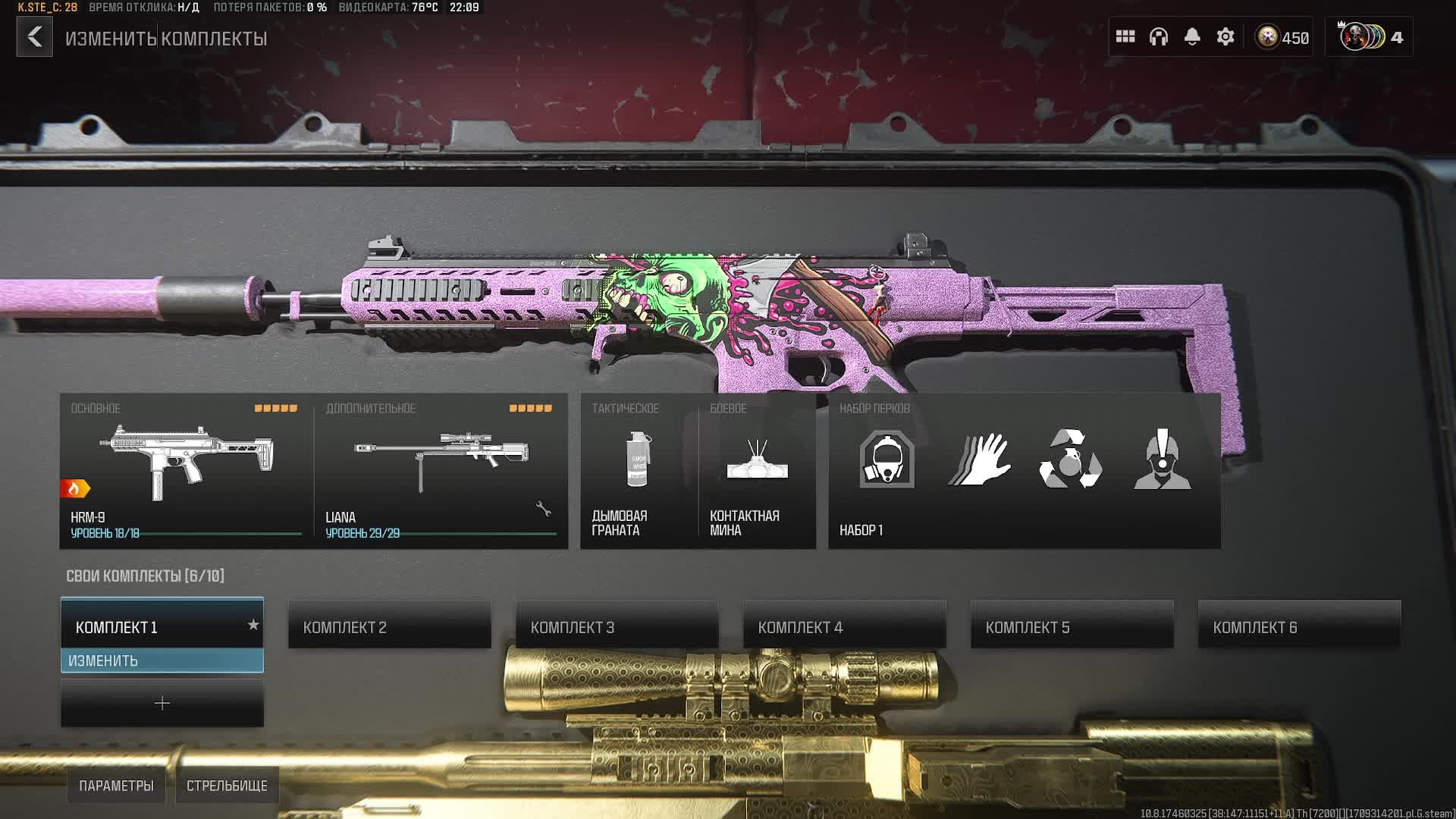Image resolution: width=1456 pixels, height=819 pixels.
Task: Open settings gear icon
Action: (1225, 37)
